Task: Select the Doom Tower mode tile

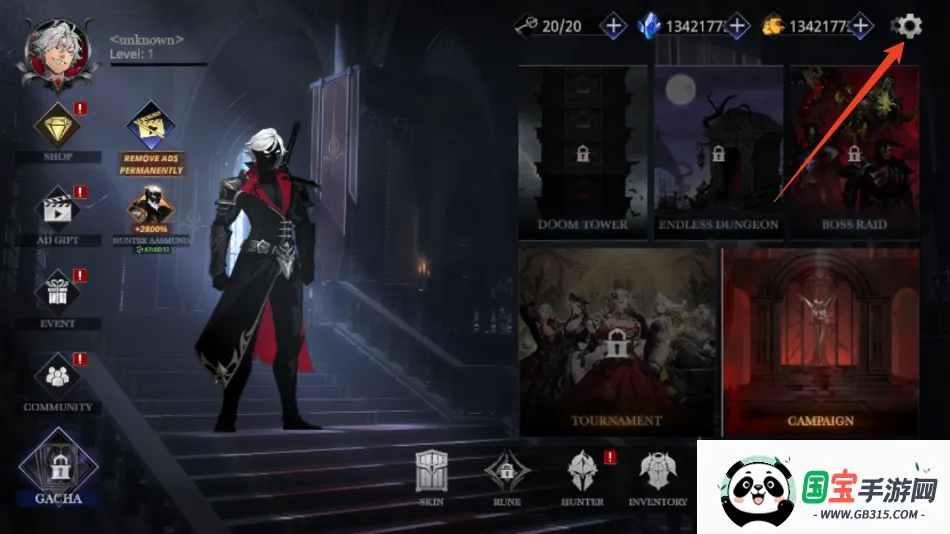Action: [582, 152]
